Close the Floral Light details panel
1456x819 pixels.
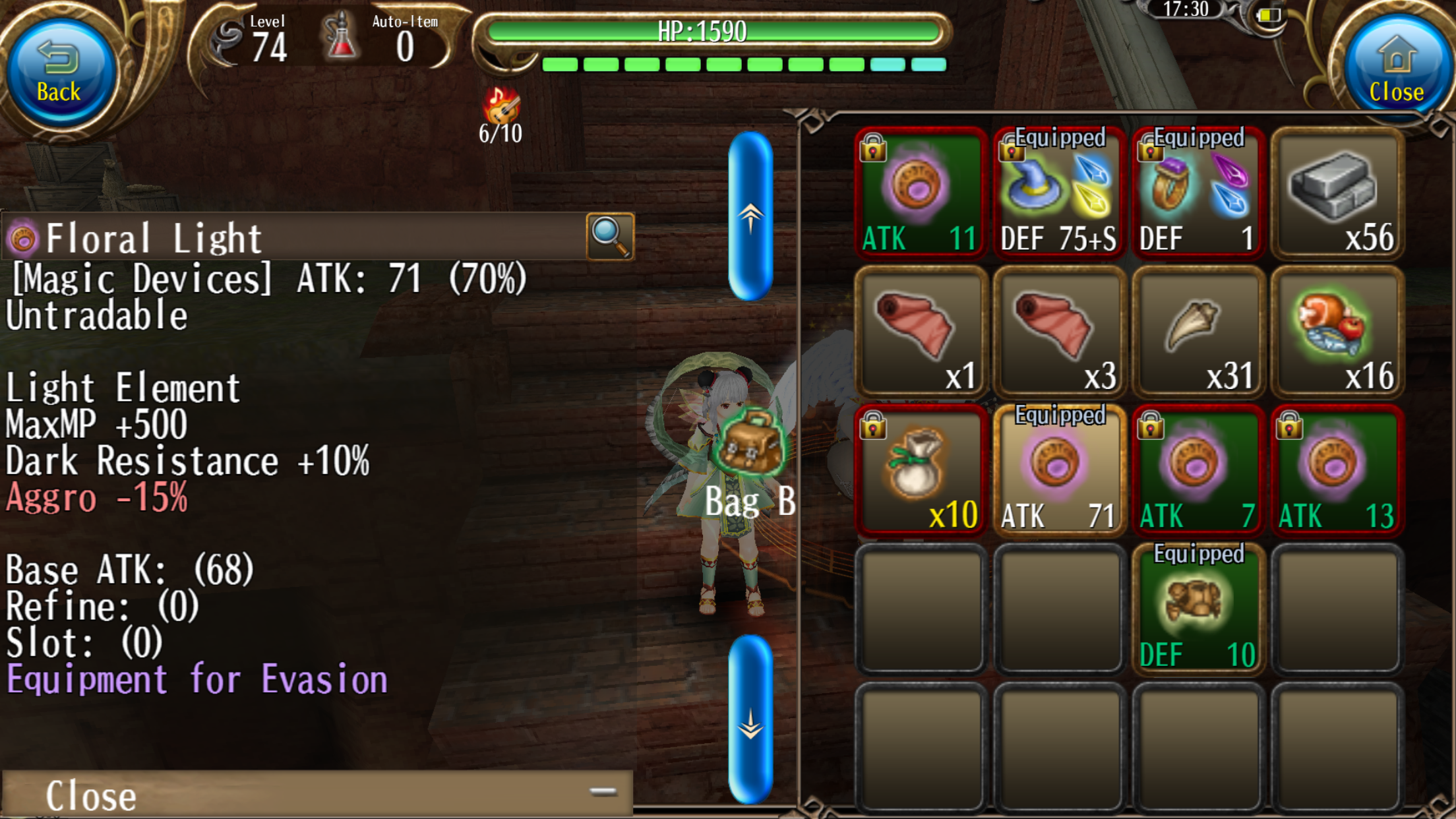click(x=317, y=793)
